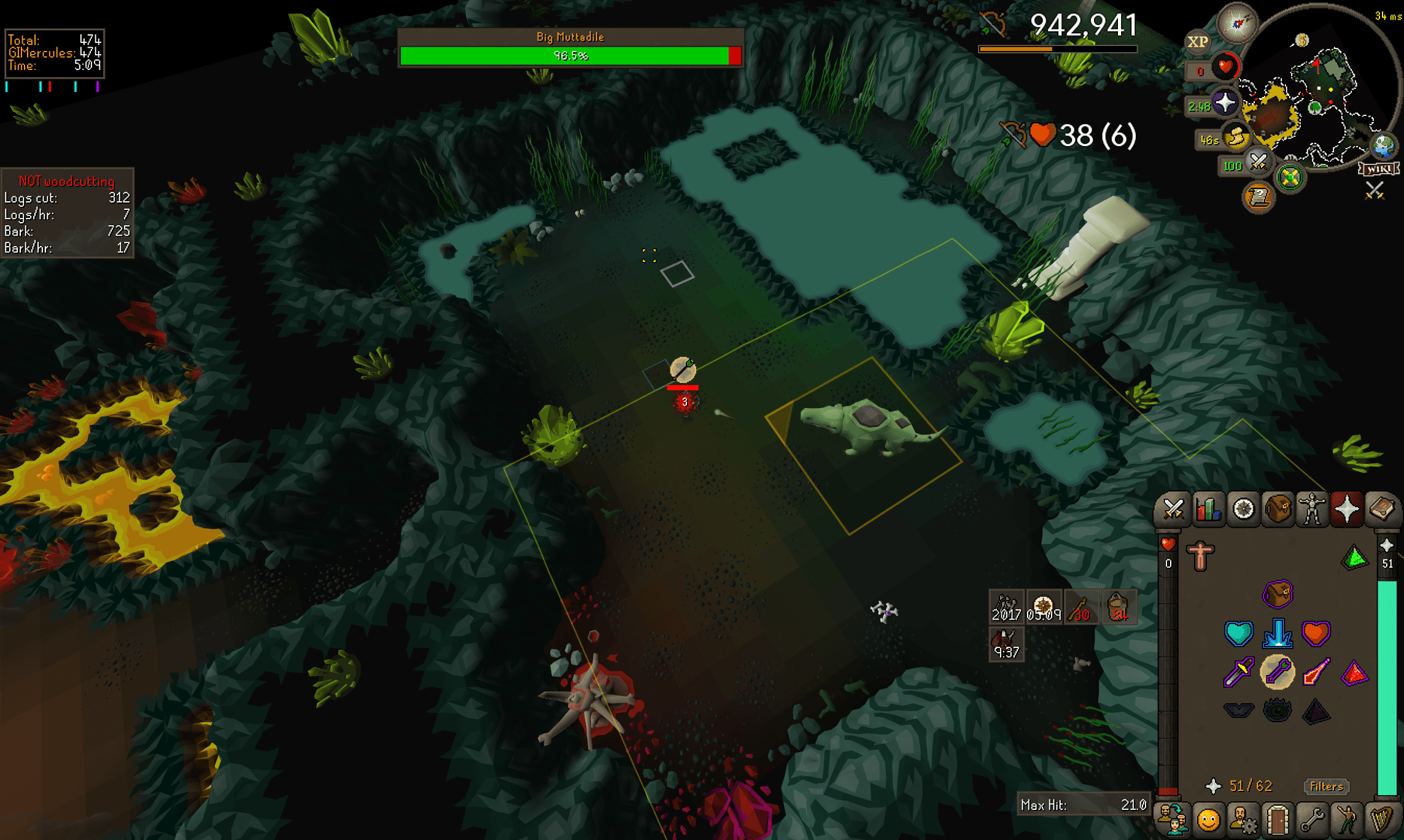Open the Combat Options tab

[1173, 509]
